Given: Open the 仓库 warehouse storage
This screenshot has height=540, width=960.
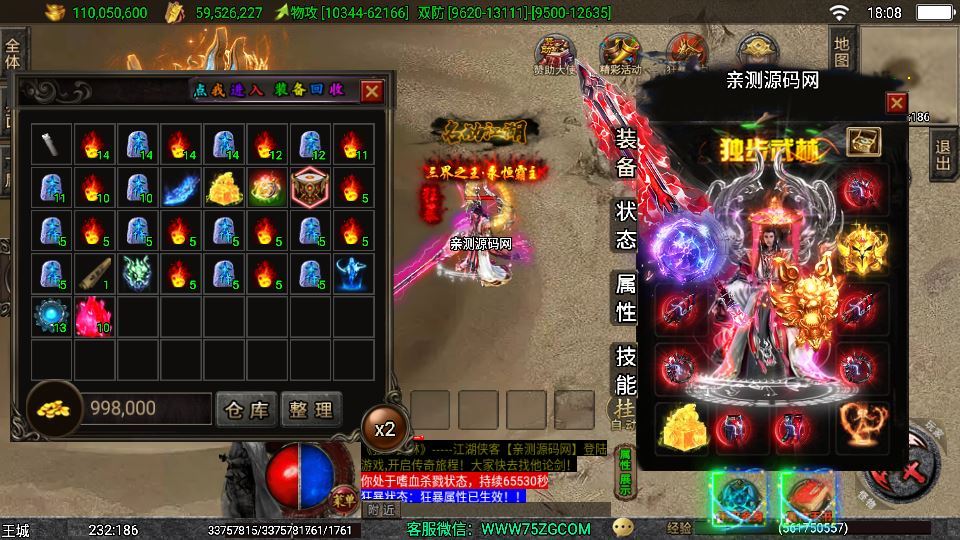Looking at the screenshot, I should click(x=246, y=408).
